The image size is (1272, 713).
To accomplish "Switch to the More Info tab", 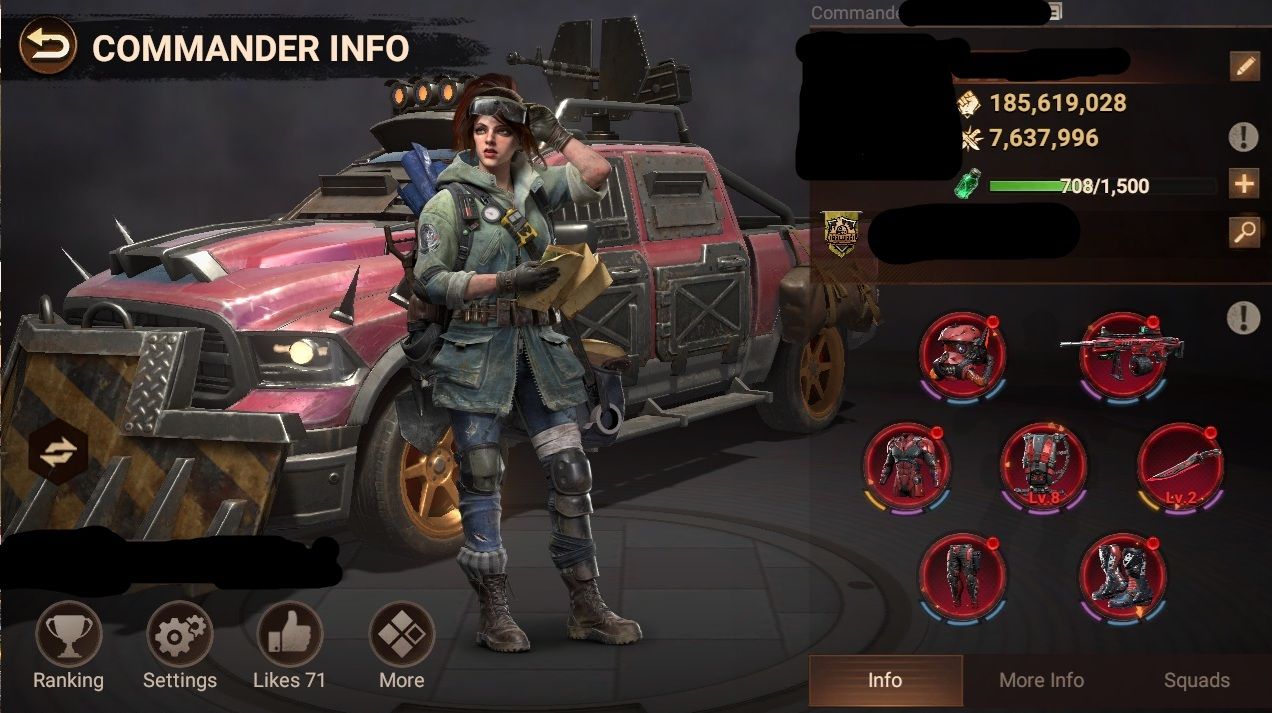I will click(x=1041, y=681).
